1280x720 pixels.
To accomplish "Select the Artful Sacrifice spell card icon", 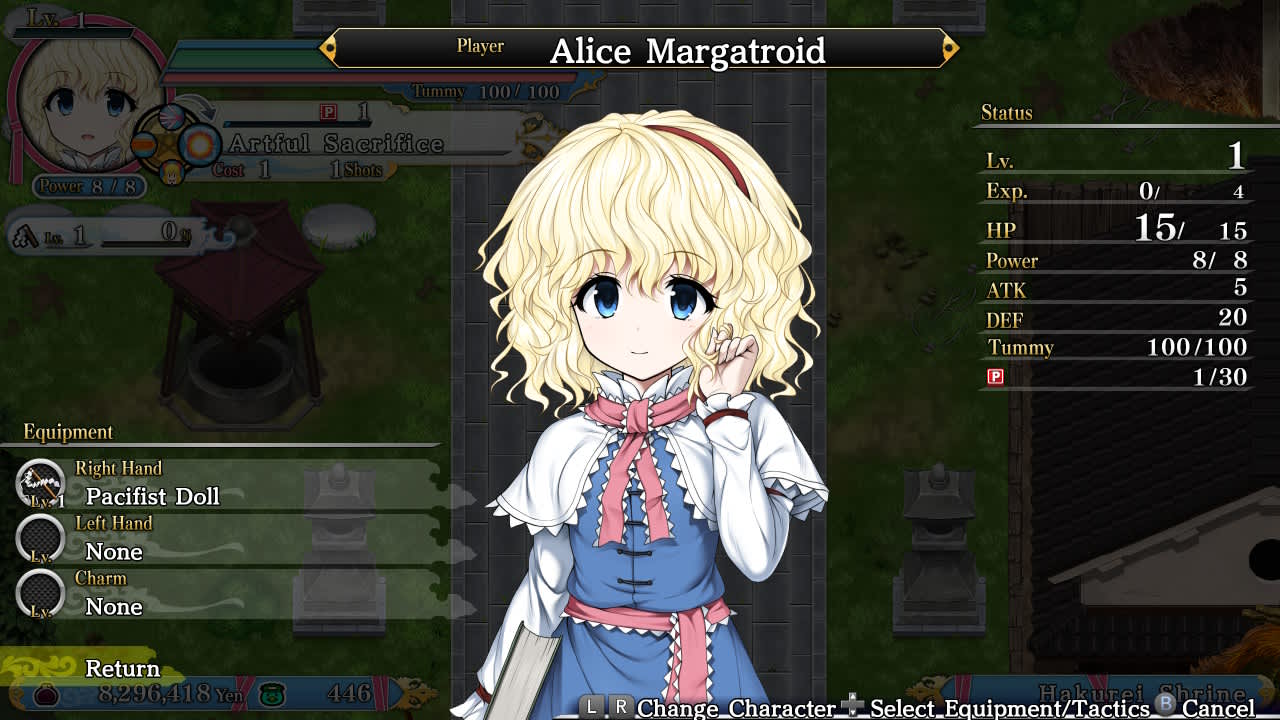I will point(200,145).
